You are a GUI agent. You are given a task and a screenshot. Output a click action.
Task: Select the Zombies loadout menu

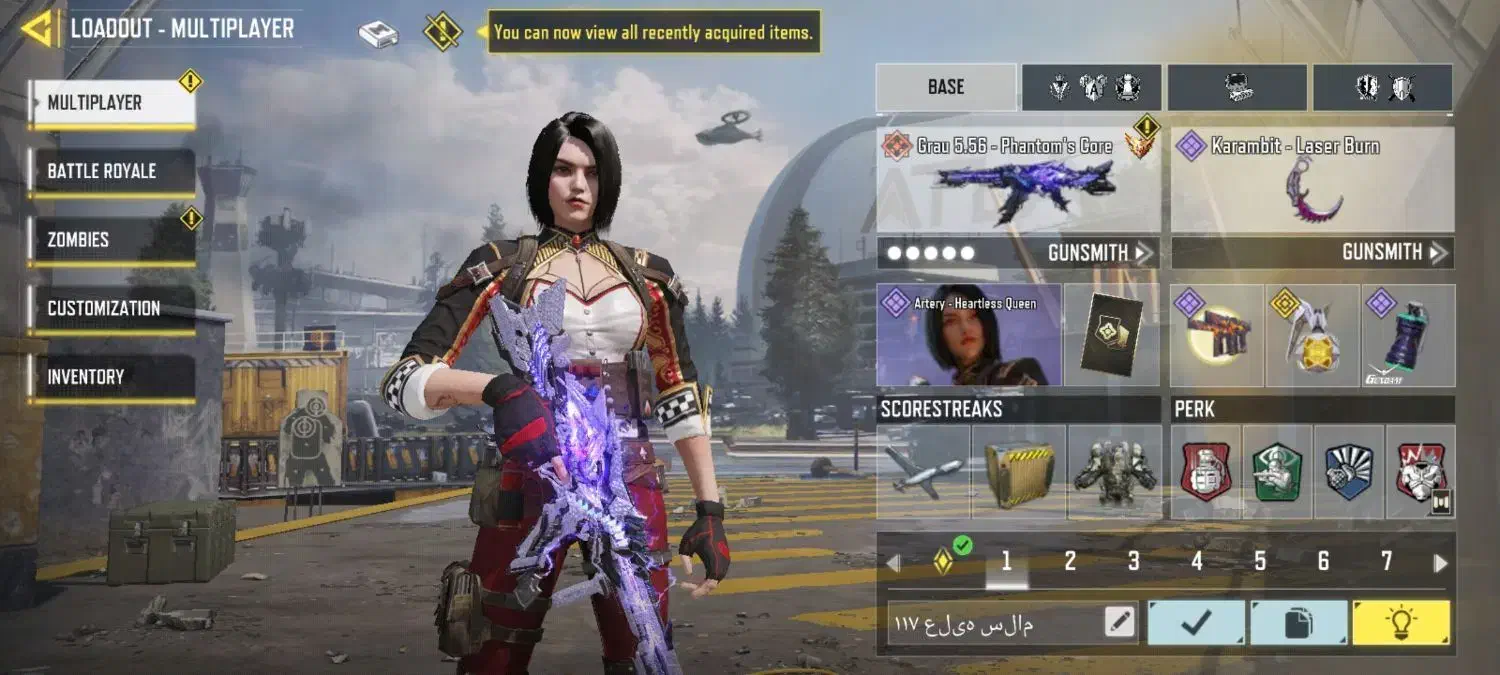click(111, 240)
